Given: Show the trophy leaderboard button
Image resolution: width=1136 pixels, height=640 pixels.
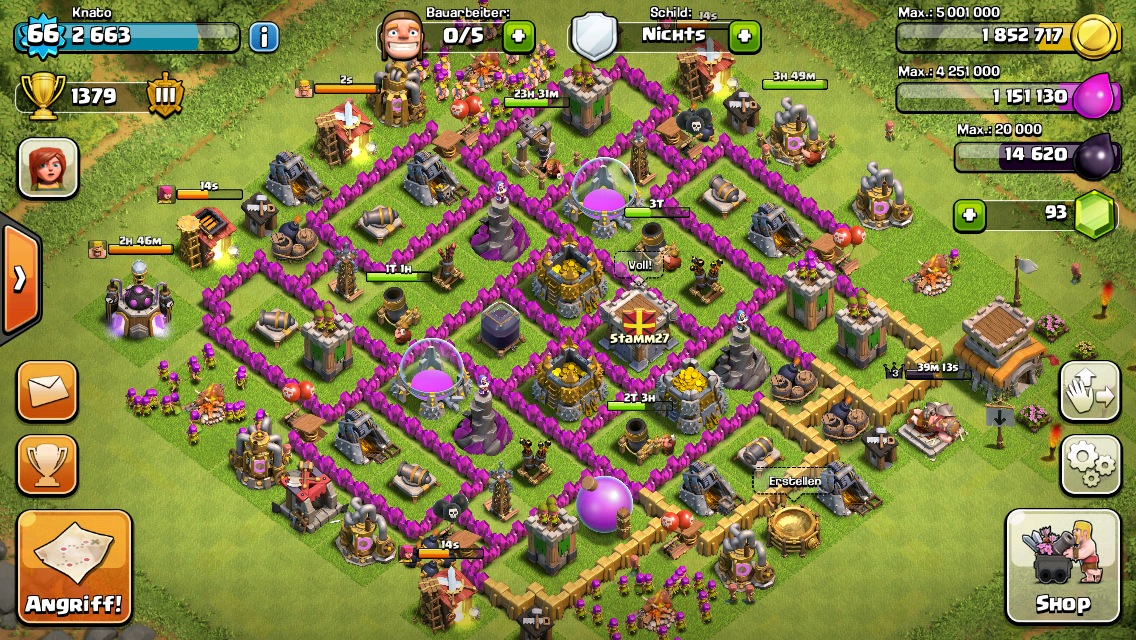Looking at the screenshot, I should coord(47,464).
